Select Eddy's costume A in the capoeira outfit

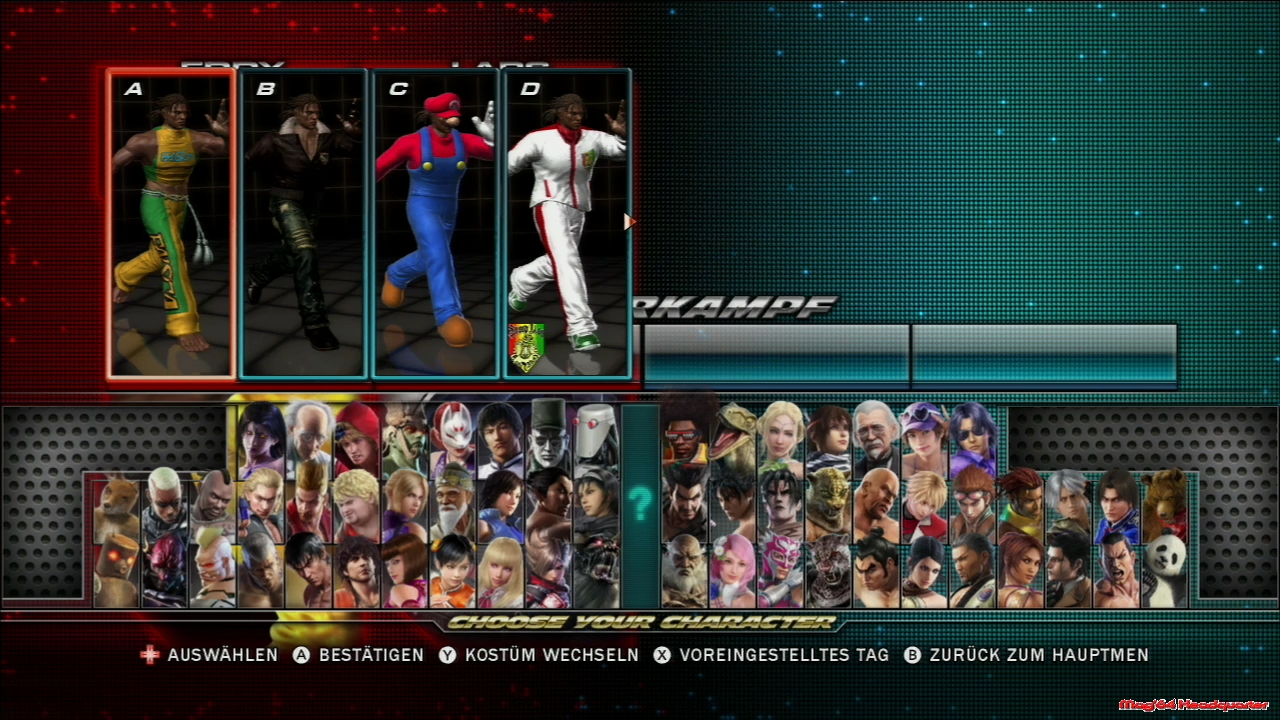tap(171, 224)
